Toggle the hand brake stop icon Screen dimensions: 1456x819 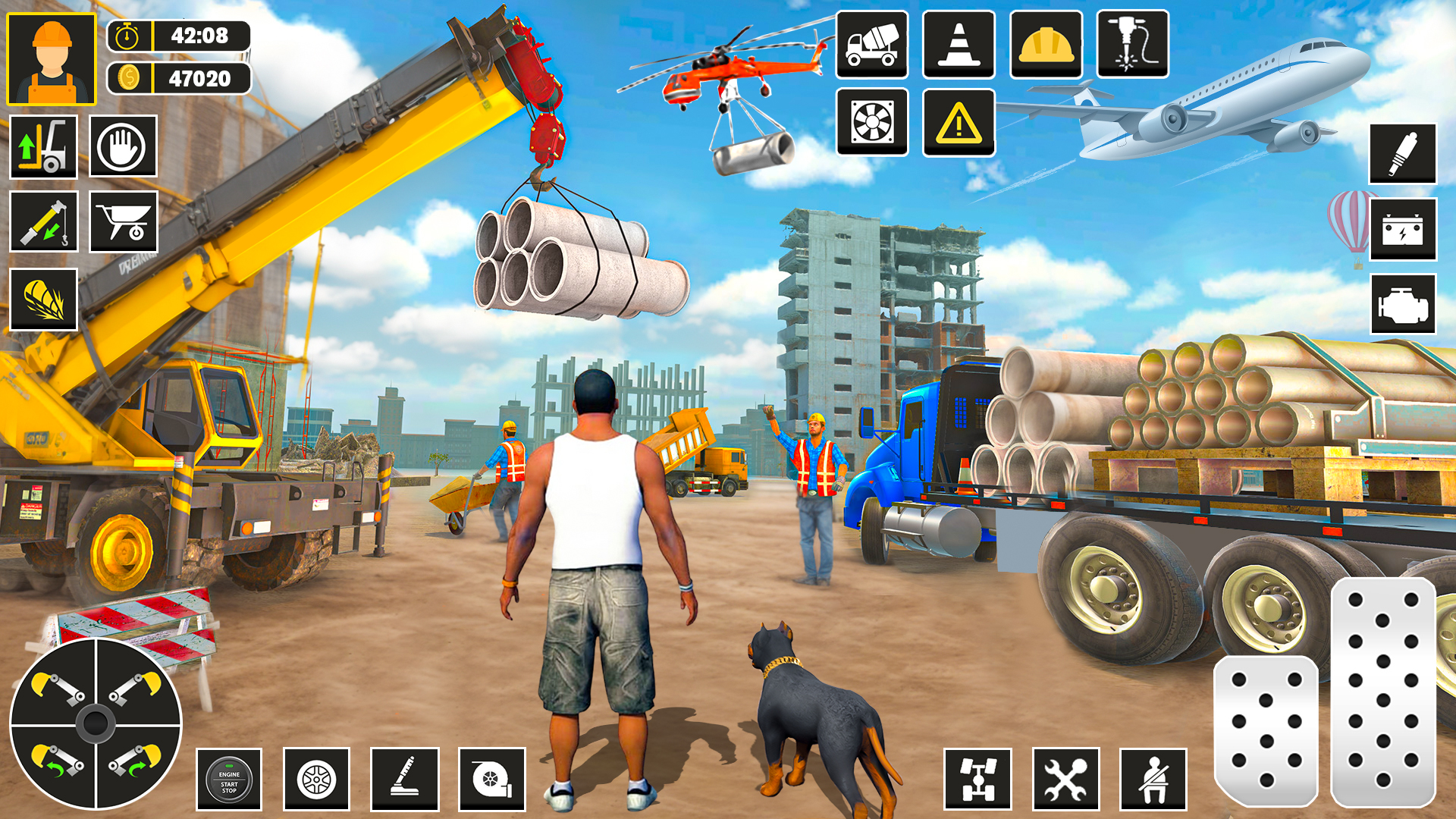123,146
